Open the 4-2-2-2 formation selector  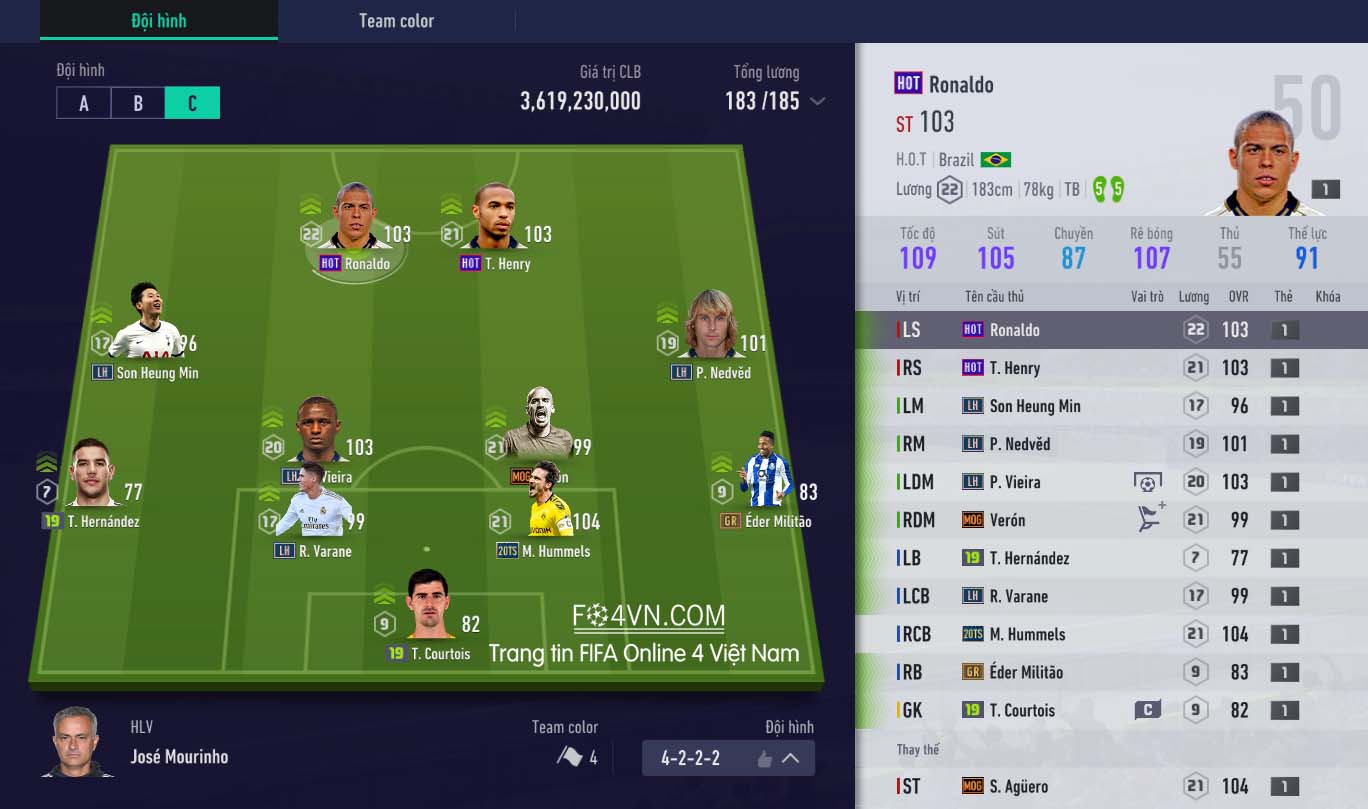pos(728,758)
